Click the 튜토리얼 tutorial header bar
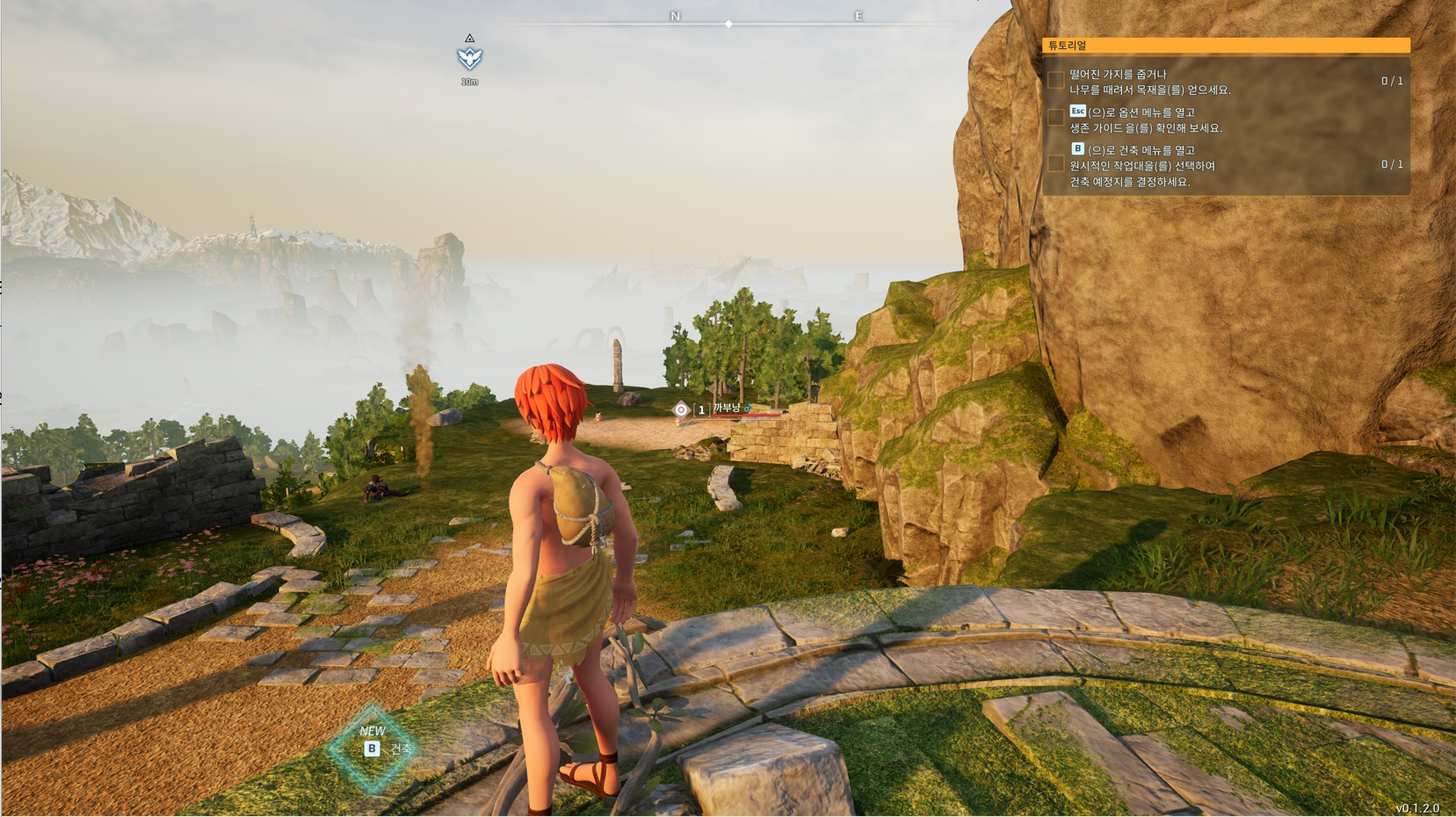This screenshot has height=817, width=1456. (x=1226, y=45)
